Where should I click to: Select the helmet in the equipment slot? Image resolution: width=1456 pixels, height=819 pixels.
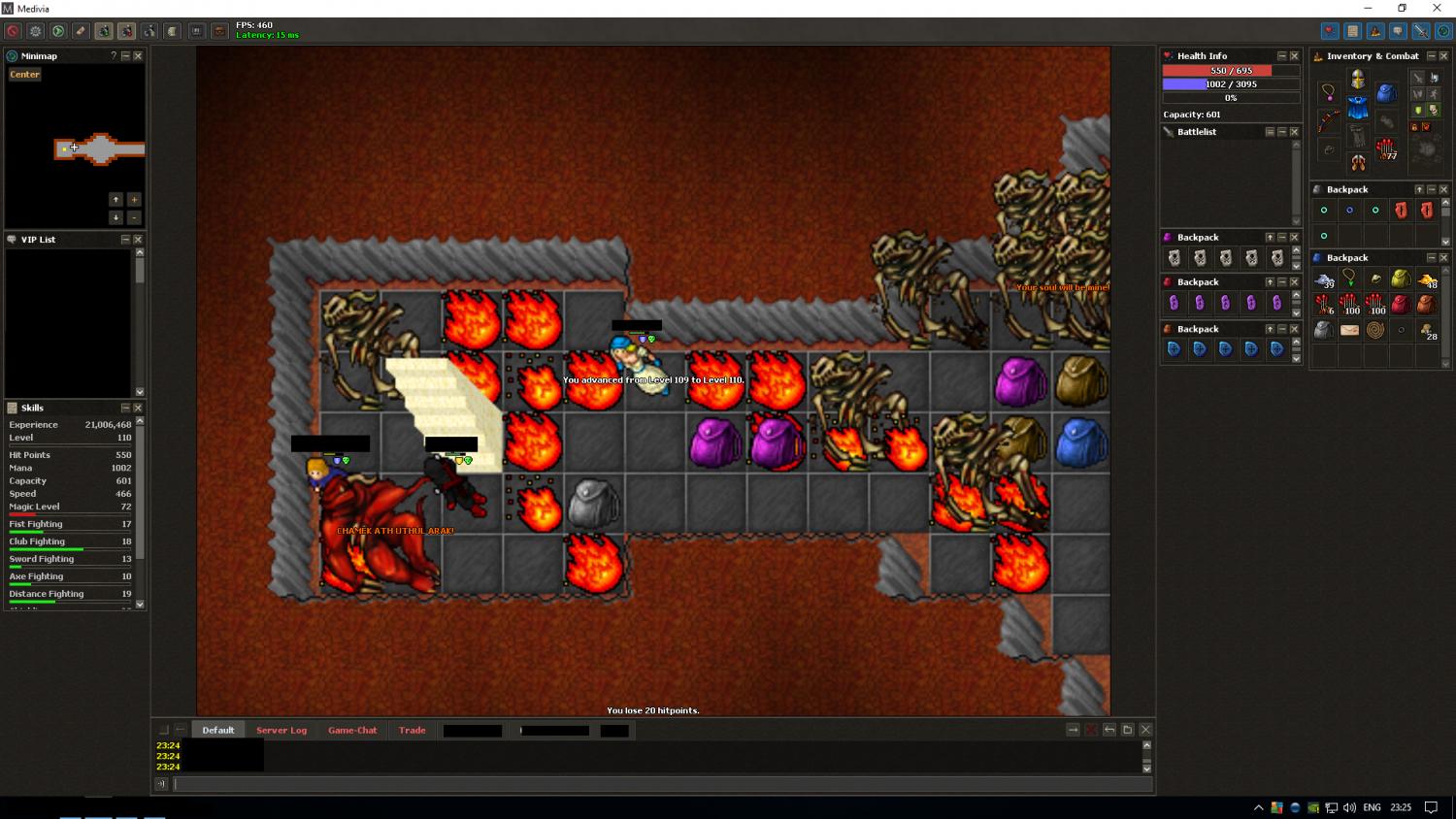point(1357,79)
